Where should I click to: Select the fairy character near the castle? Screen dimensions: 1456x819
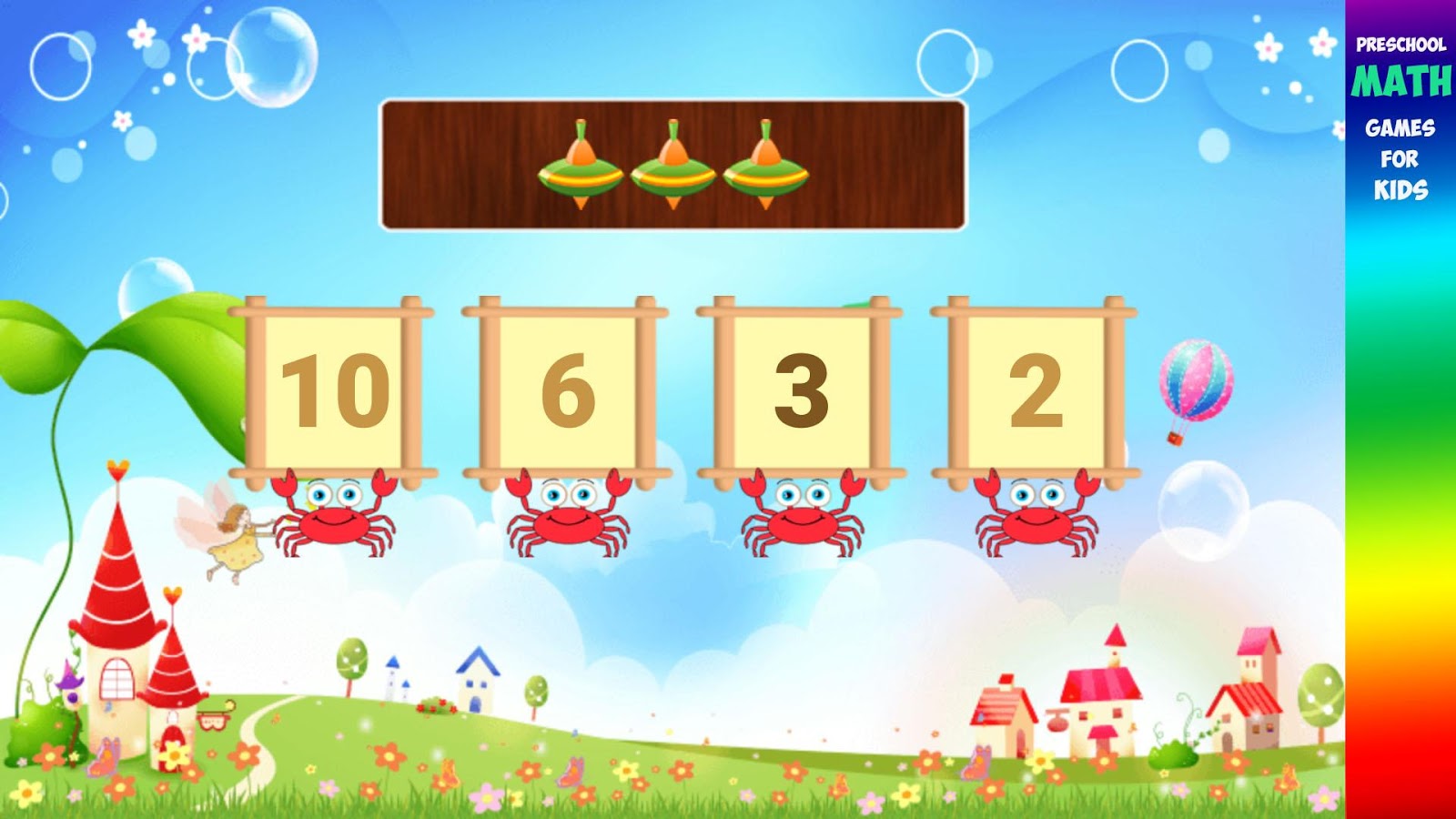tap(235, 537)
